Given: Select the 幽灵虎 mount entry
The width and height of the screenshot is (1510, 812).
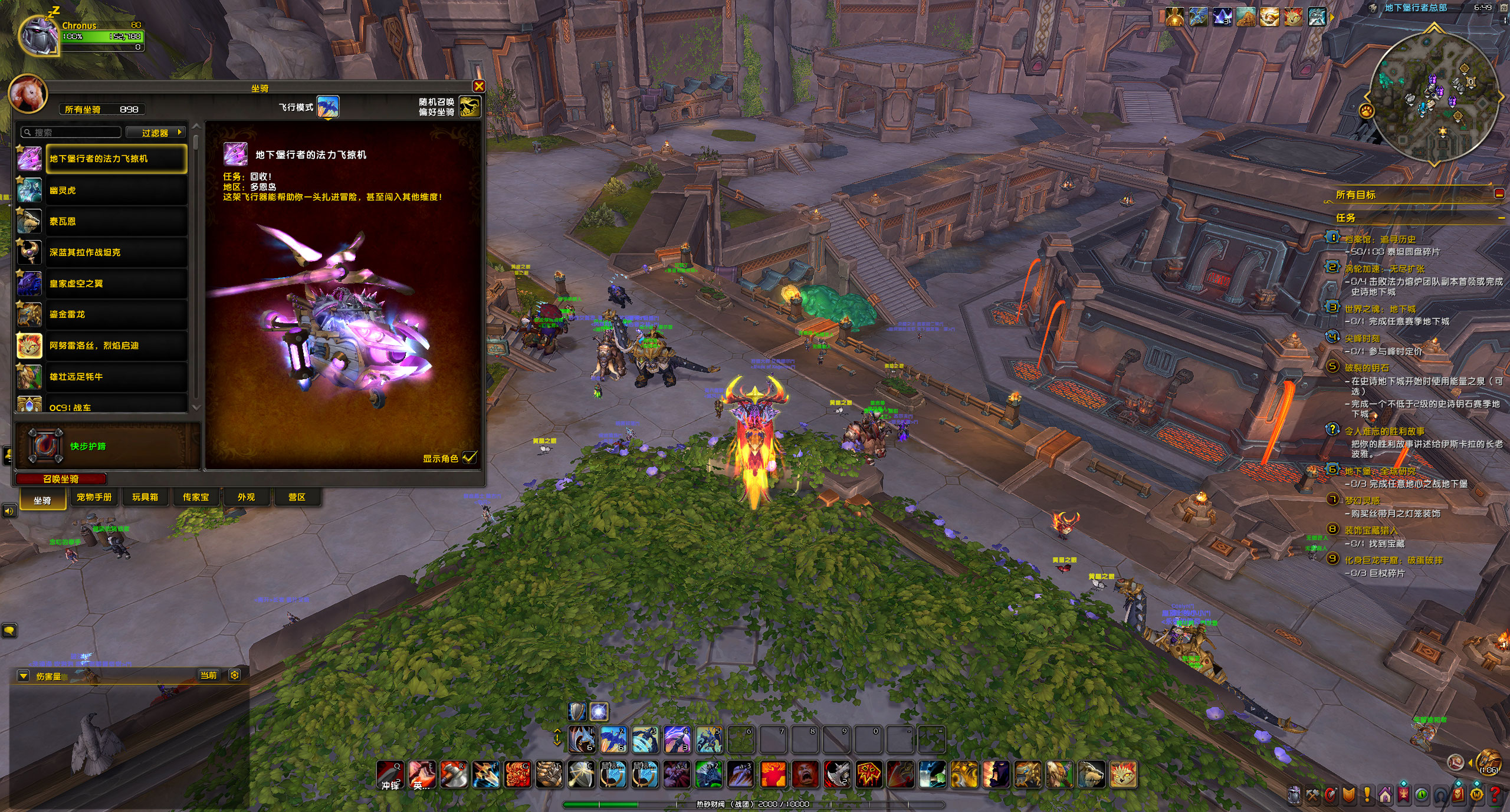Looking at the screenshot, I should [117, 190].
